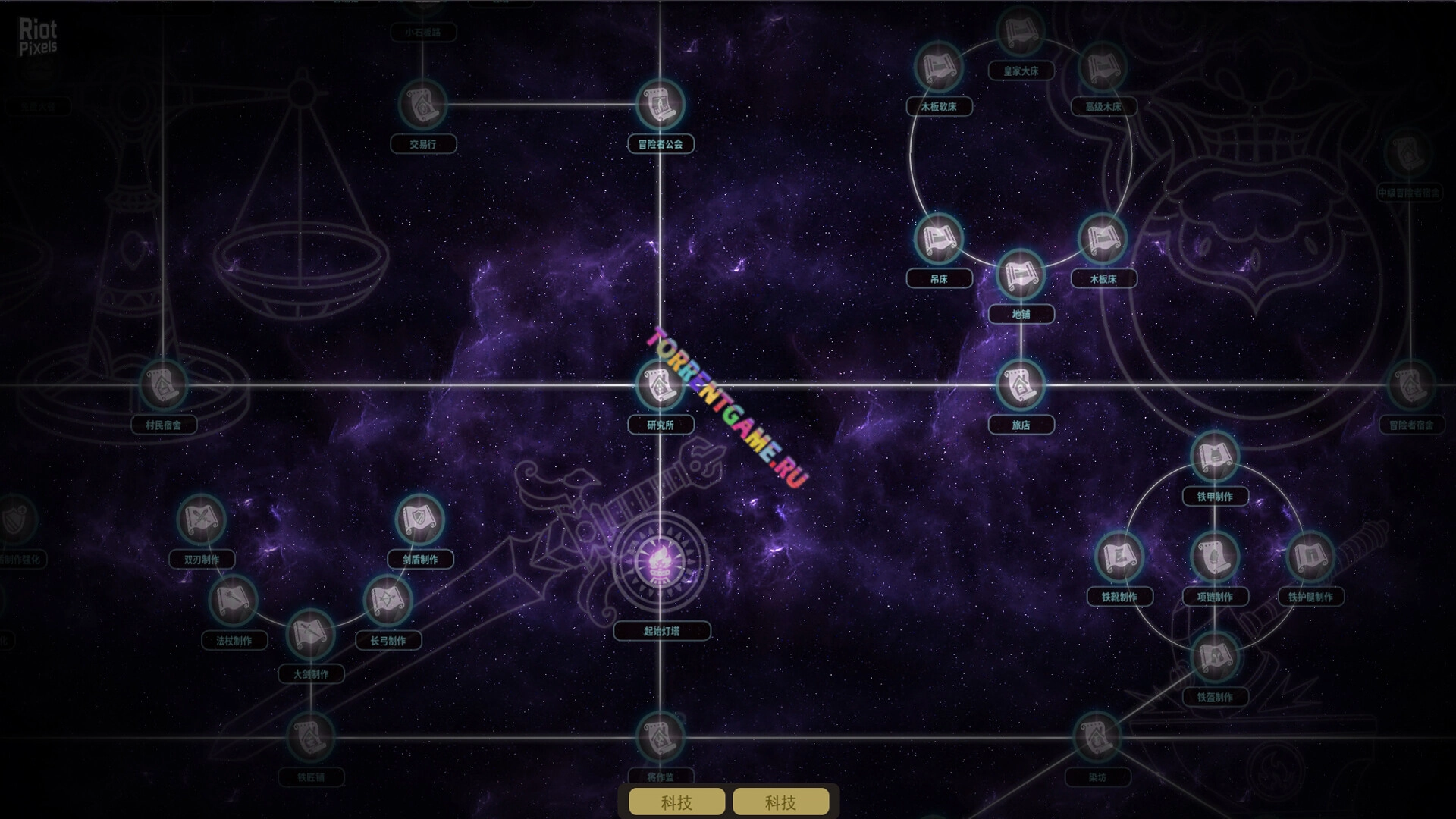This screenshot has height=819, width=1456.
Task: Select the 长弓制作 longbow node
Action: (x=388, y=601)
